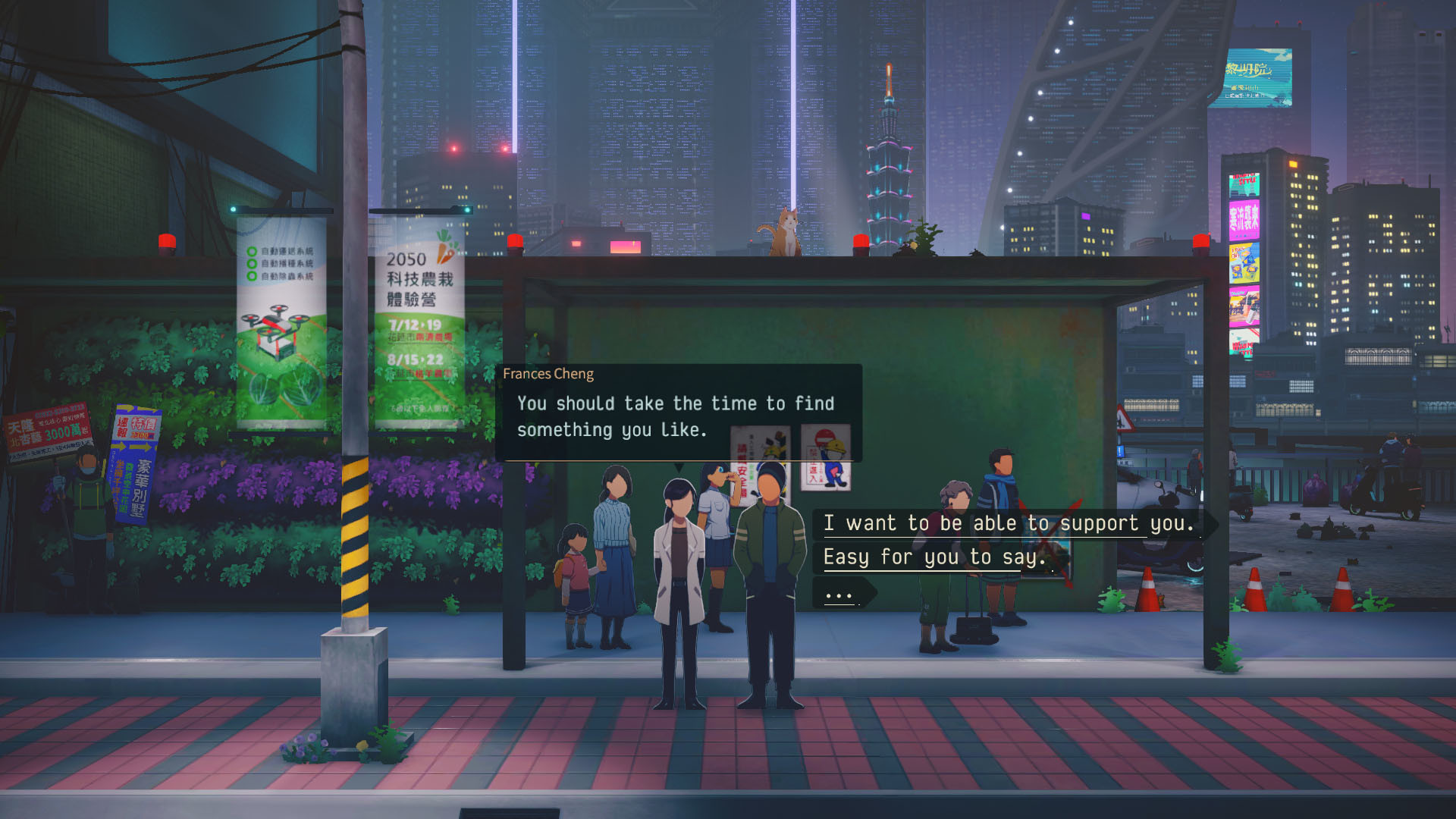The height and width of the screenshot is (819, 1456).
Task: Click the traffic cone beside the parked scooter
Action: pyautogui.click(x=1147, y=590)
